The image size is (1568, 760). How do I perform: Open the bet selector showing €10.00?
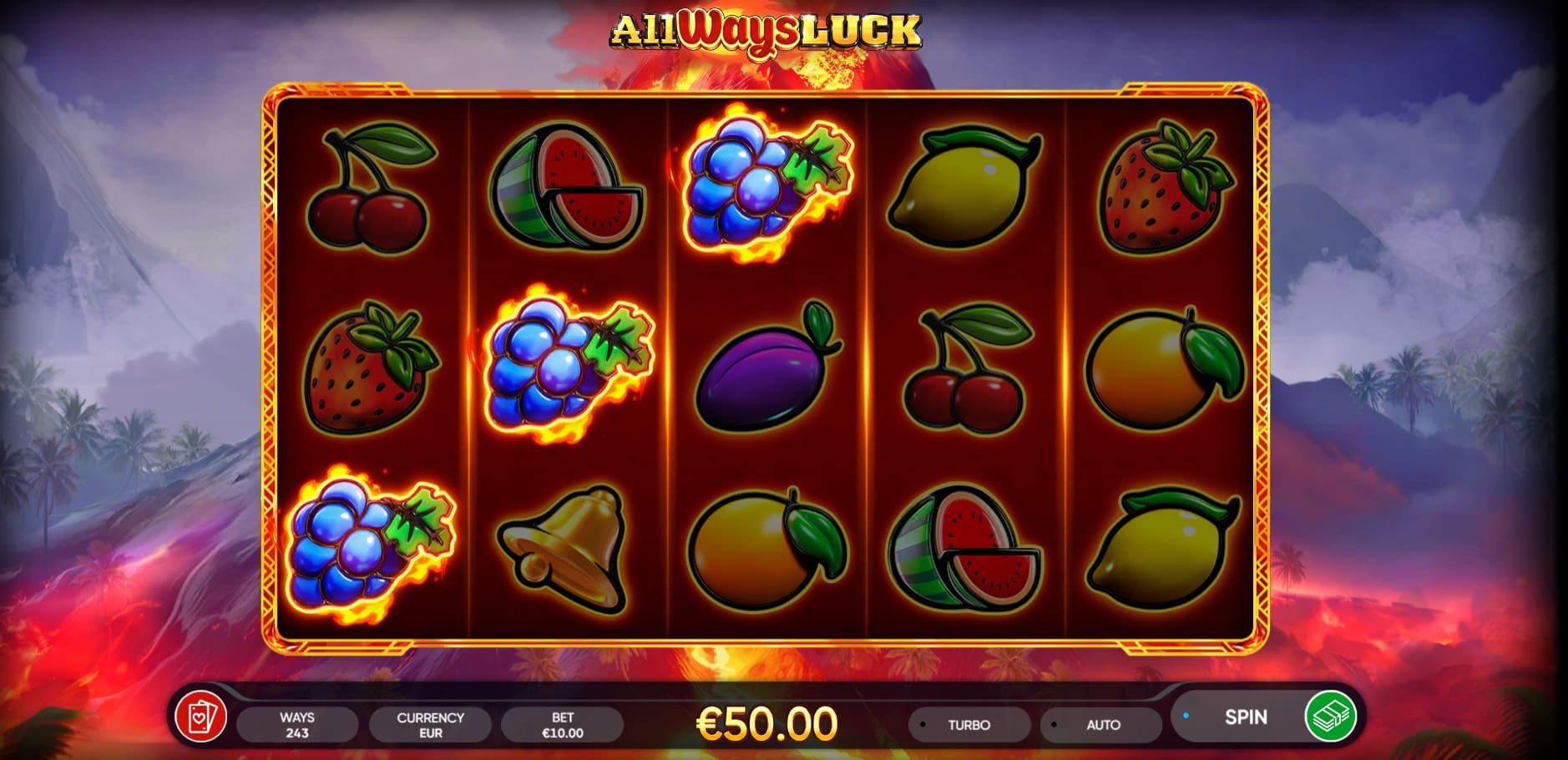pos(563,723)
